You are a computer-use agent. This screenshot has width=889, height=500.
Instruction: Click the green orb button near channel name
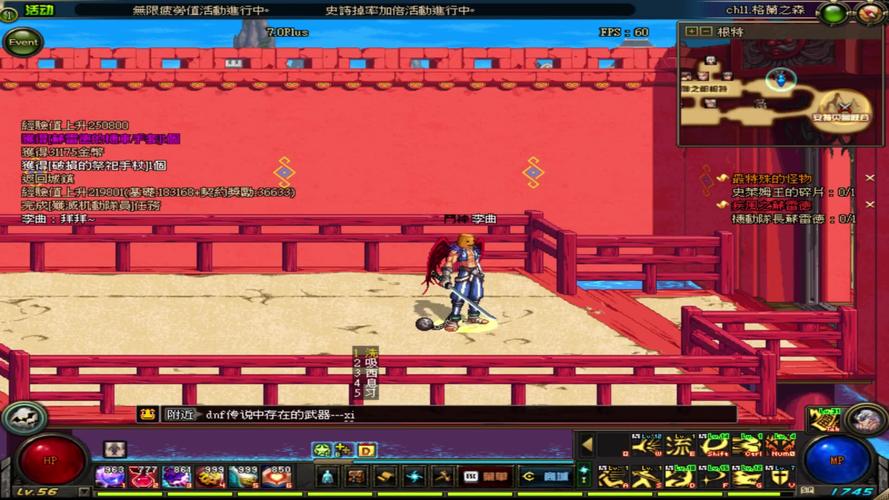pyautogui.click(x=832, y=13)
